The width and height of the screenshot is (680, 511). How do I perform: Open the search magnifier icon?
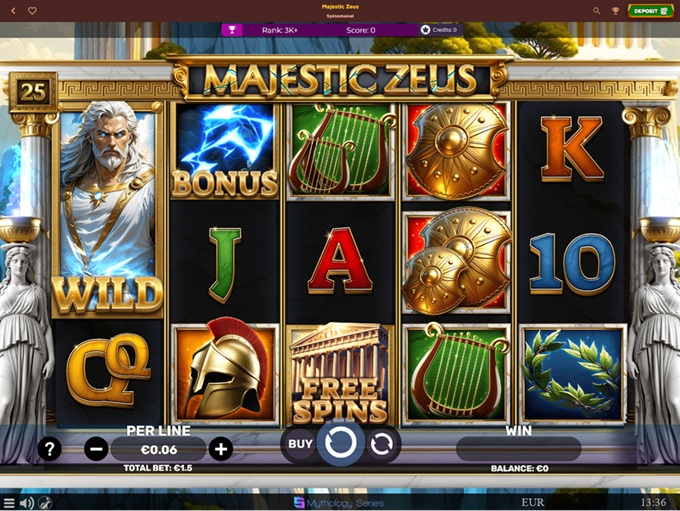[597, 11]
